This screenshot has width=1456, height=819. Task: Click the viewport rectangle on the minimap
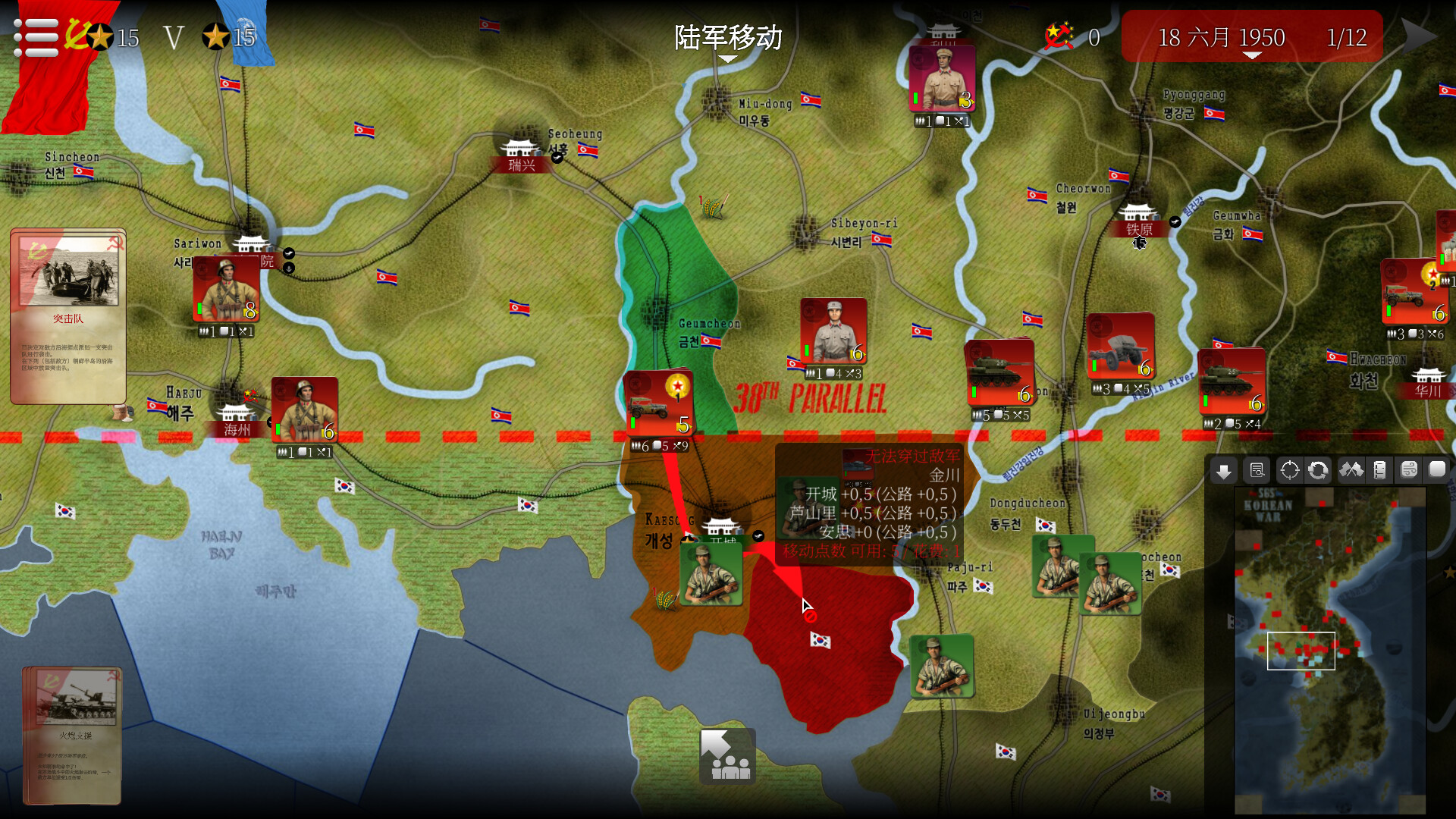pyautogui.click(x=1301, y=651)
